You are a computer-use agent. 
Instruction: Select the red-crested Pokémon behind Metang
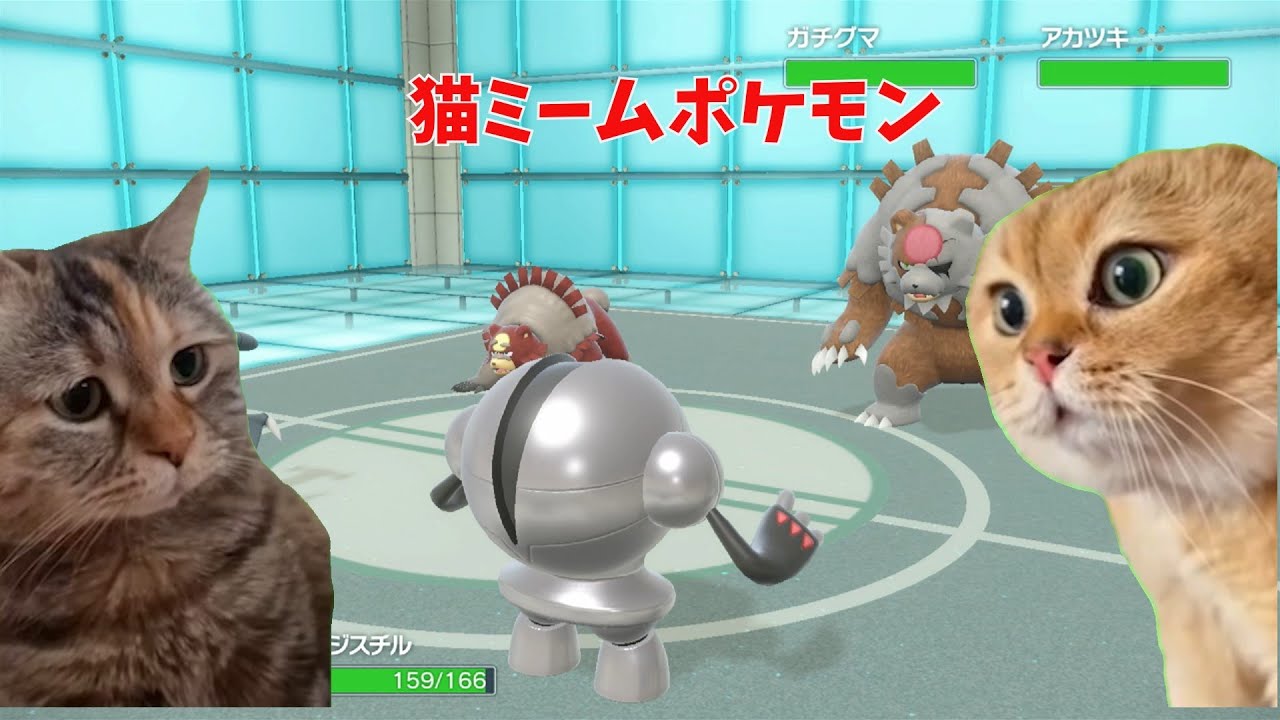(x=540, y=330)
